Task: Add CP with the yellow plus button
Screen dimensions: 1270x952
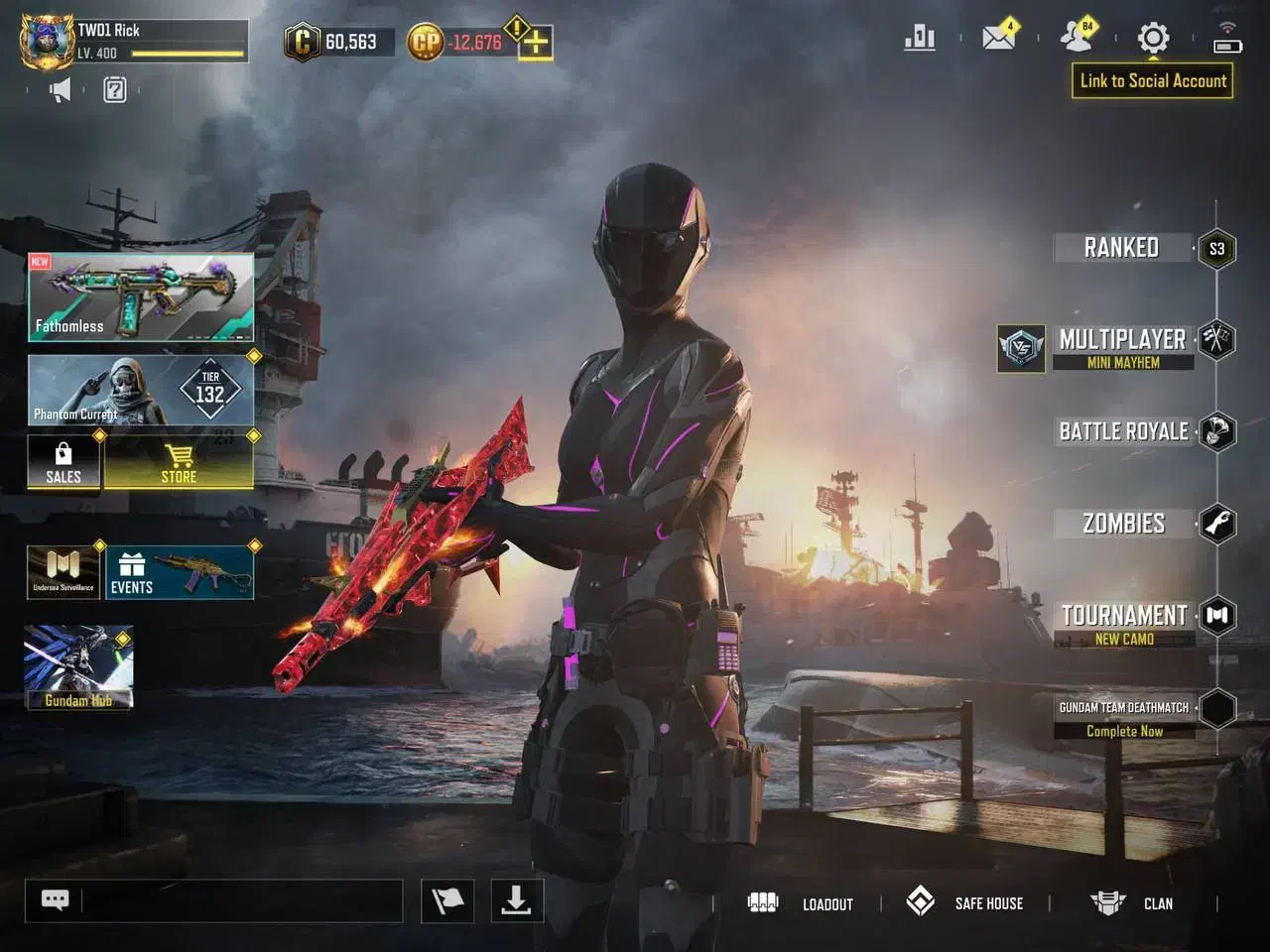Action: (x=536, y=43)
